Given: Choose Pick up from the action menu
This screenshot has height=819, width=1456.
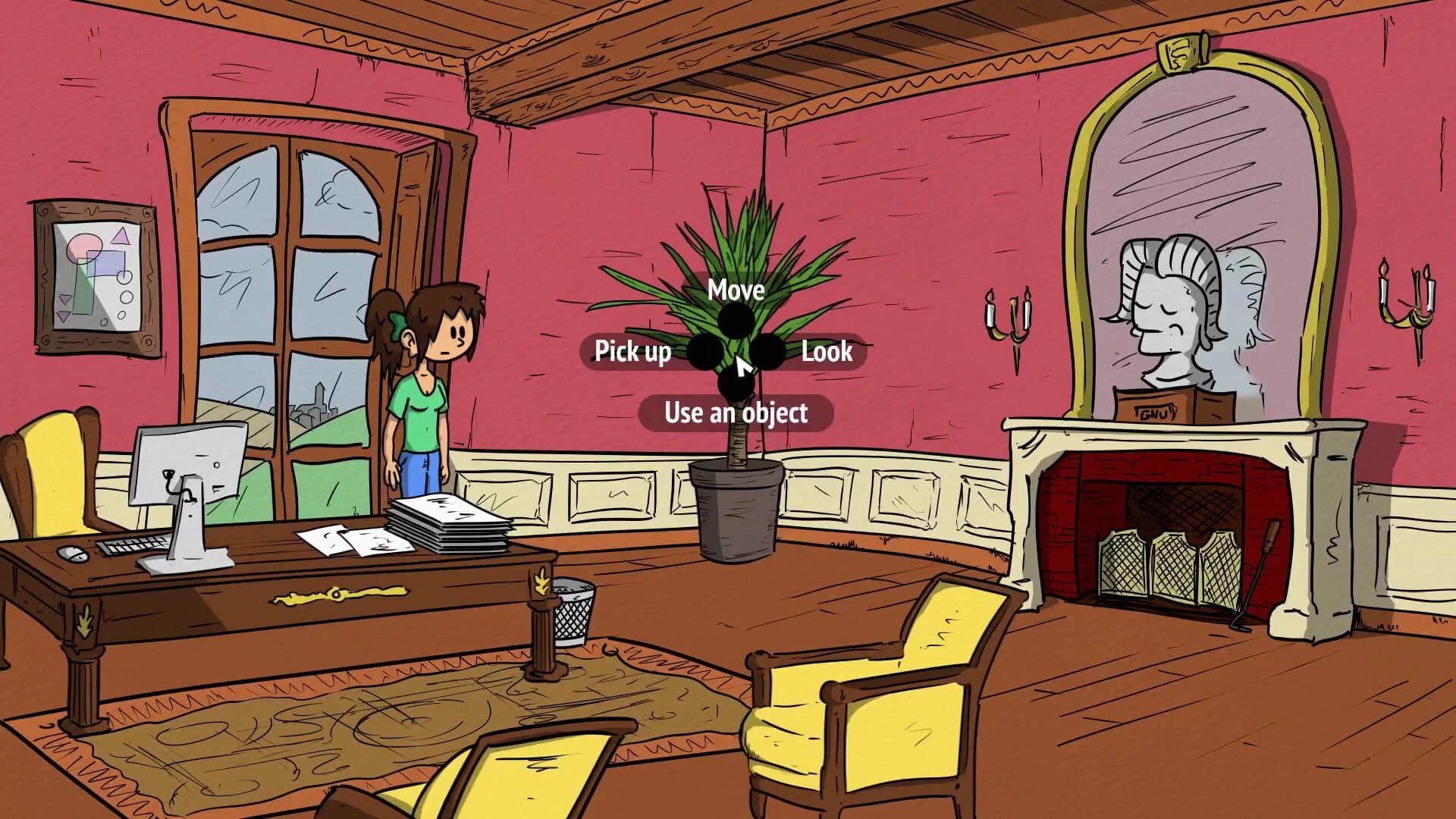Looking at the screenshot, I should click(633, 351).
